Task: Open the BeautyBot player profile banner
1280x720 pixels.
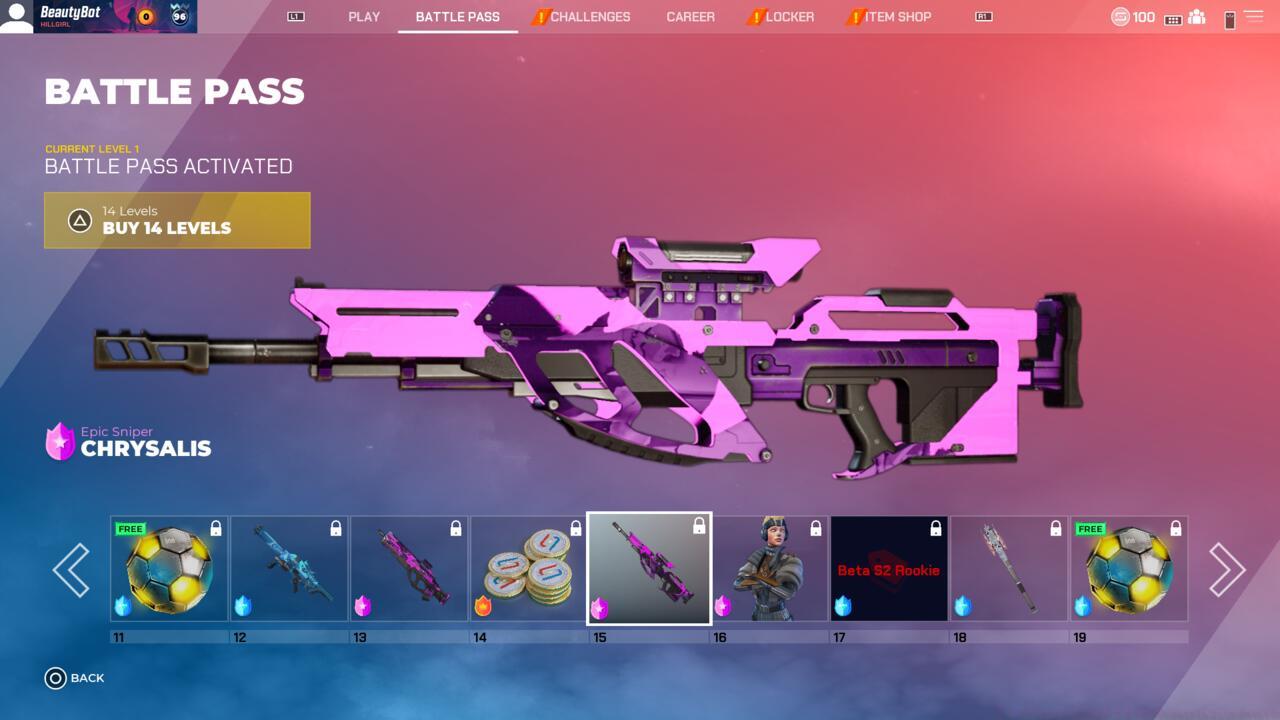Action: point(98,17)
